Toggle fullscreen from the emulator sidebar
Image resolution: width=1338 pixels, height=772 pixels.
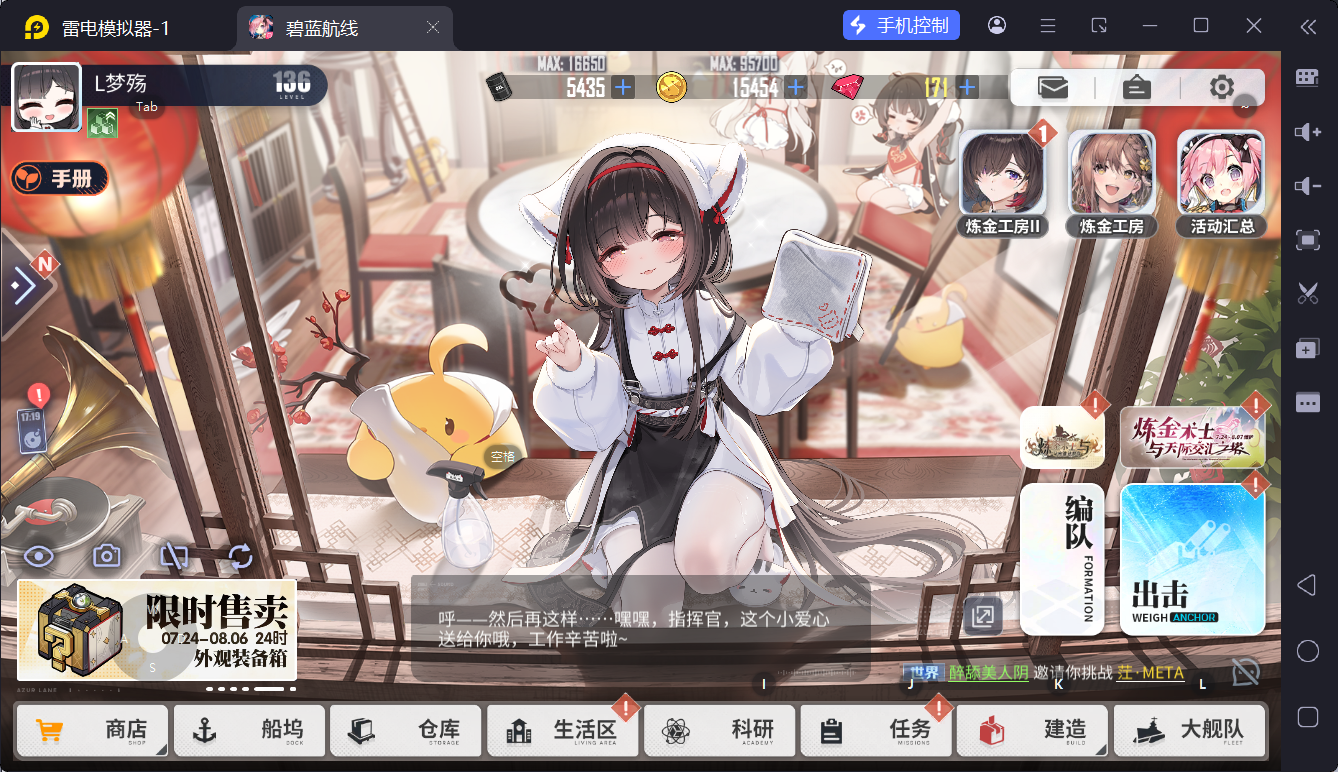[1308, 241]
